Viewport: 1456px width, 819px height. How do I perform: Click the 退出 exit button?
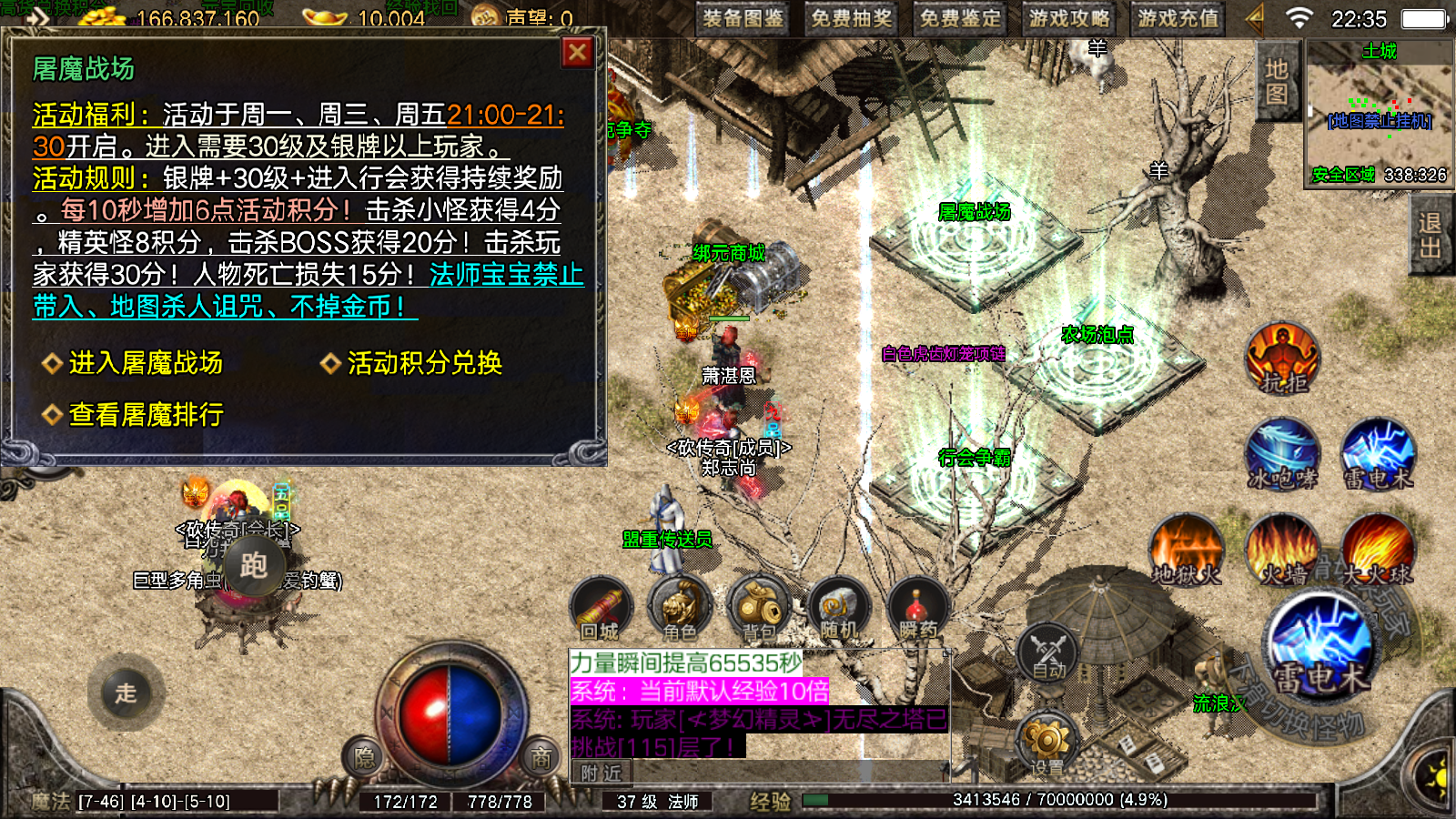click(1429, 237)
